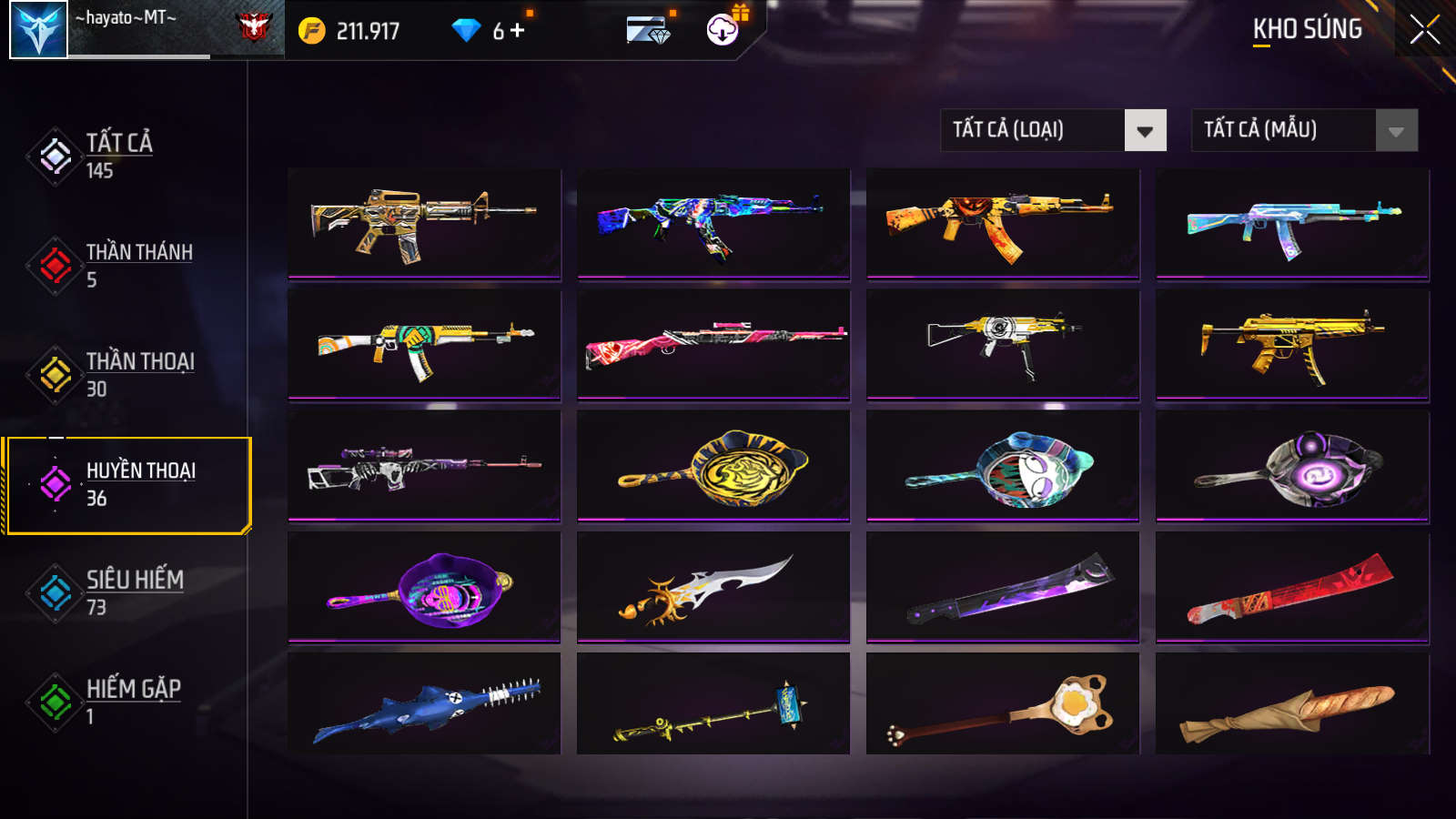Viewport: 1456px width, 819px height.
Task: Open the download cloud gift icon
Action: point(723,30)
